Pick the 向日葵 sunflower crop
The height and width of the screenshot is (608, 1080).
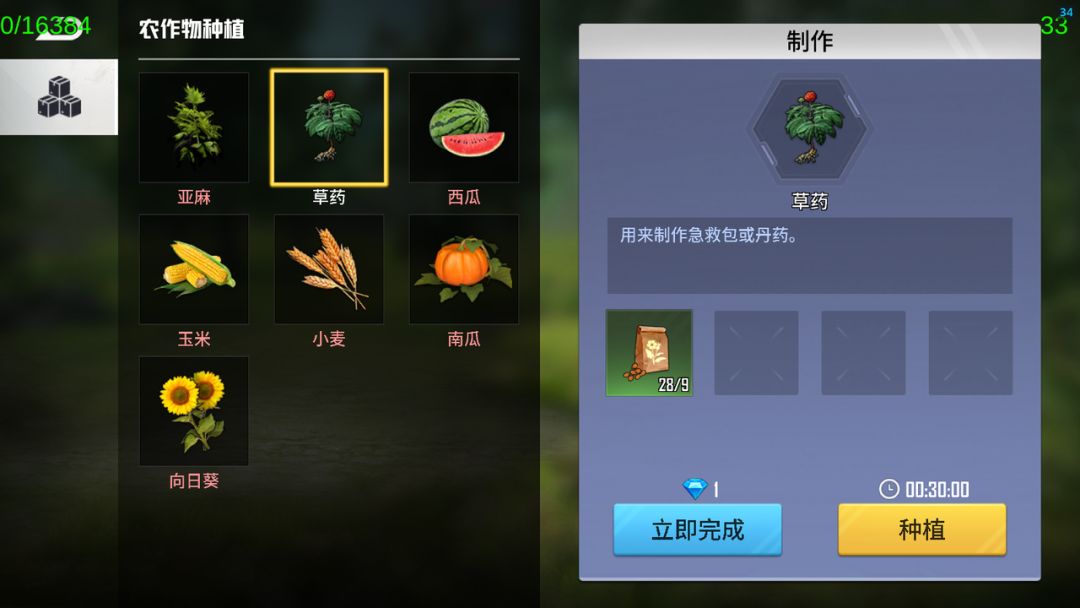tap(194, 411)
